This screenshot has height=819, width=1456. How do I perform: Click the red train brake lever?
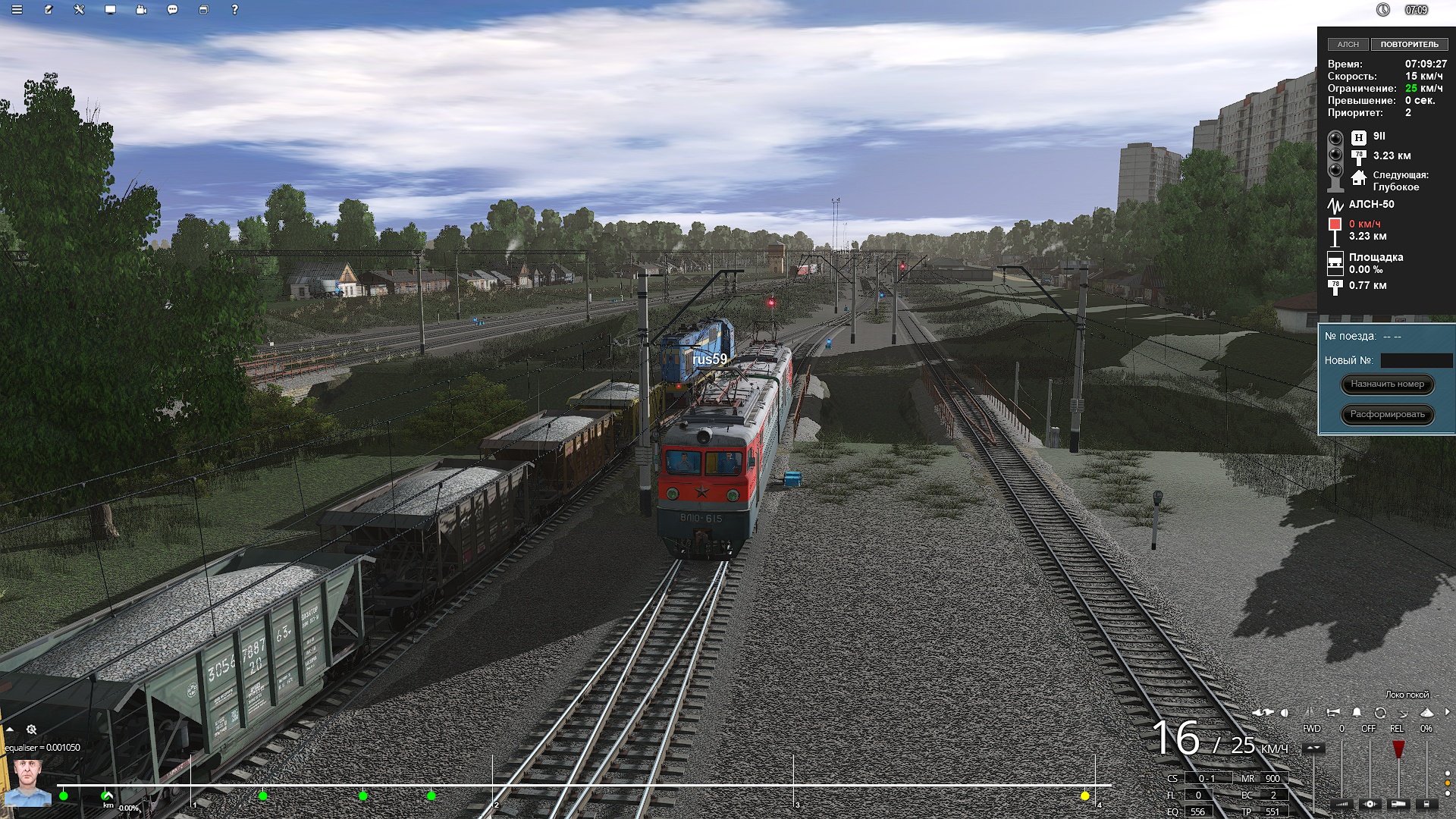point(1398,749)
